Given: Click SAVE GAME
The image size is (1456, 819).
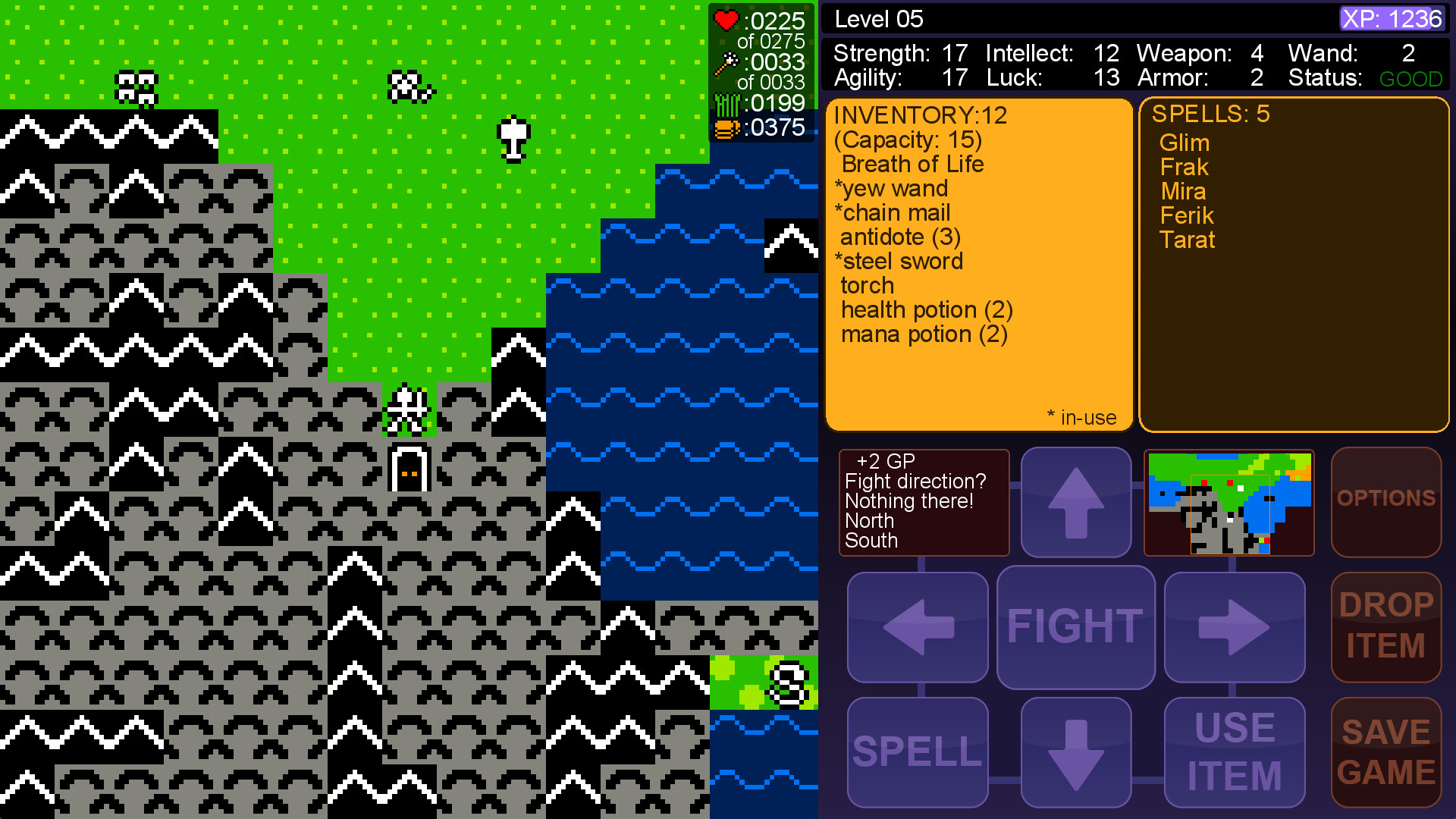Looking at the screenshot, I should [x=1385, y=751].
